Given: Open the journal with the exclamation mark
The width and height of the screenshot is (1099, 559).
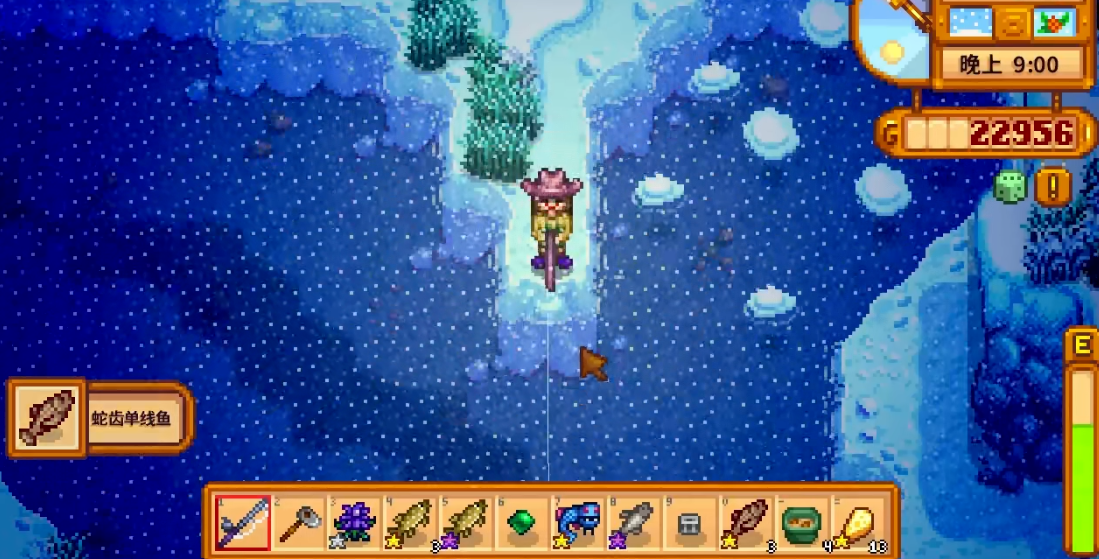Looking at the screenshot, I should tap(1053, 186).
